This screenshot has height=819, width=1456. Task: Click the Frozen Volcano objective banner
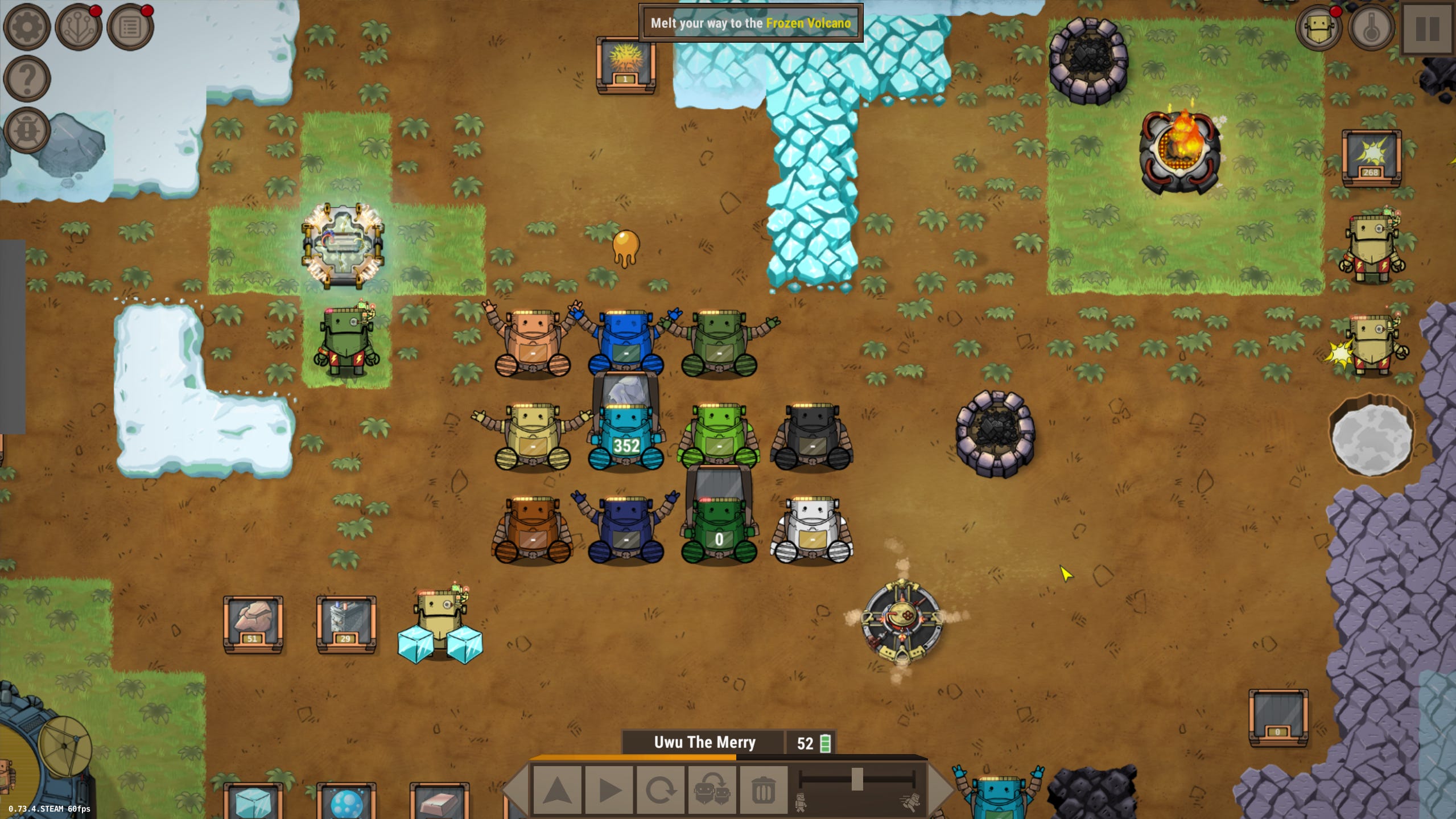point(750,23)
